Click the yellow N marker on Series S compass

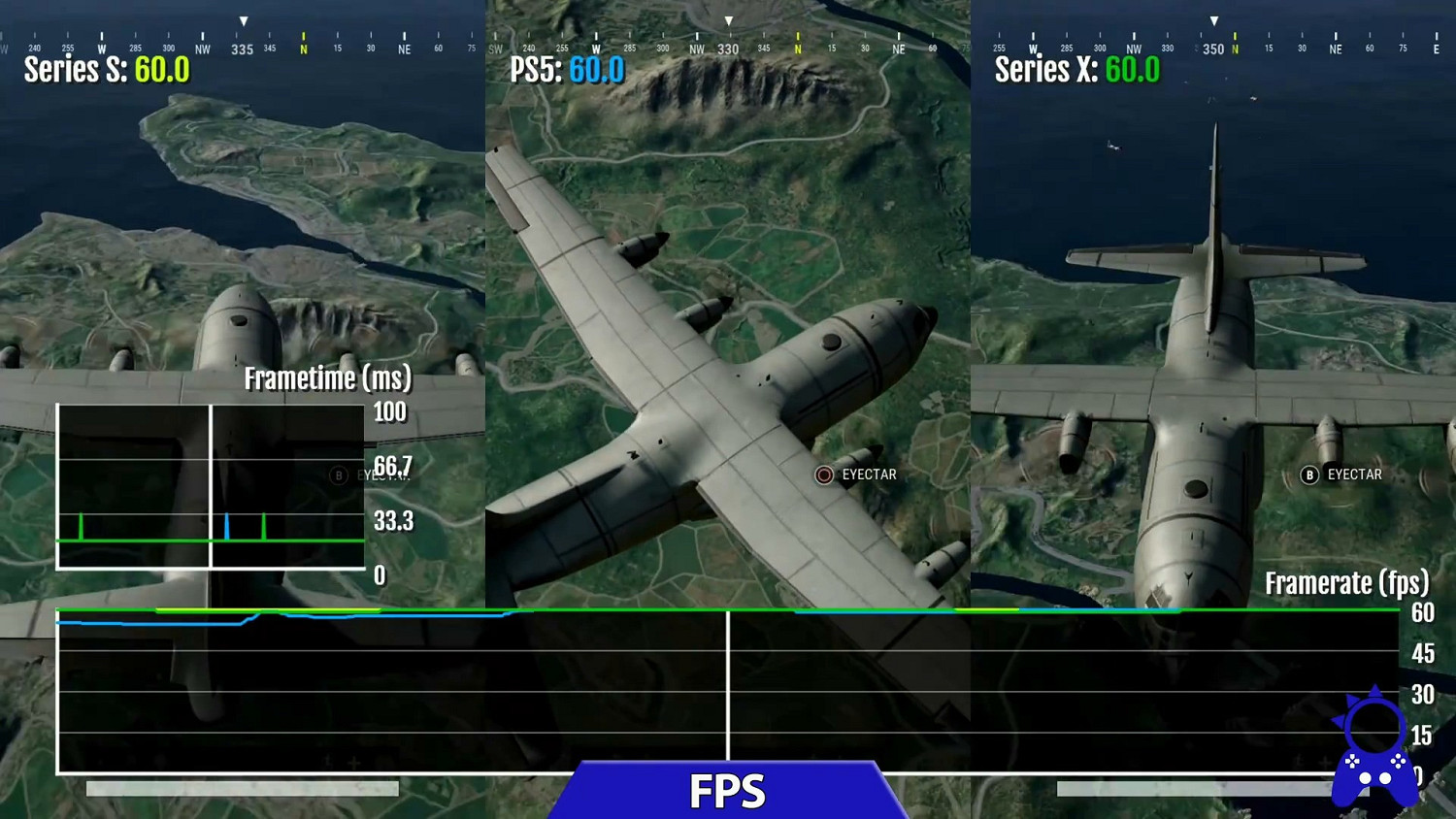[x=303, y=47]
